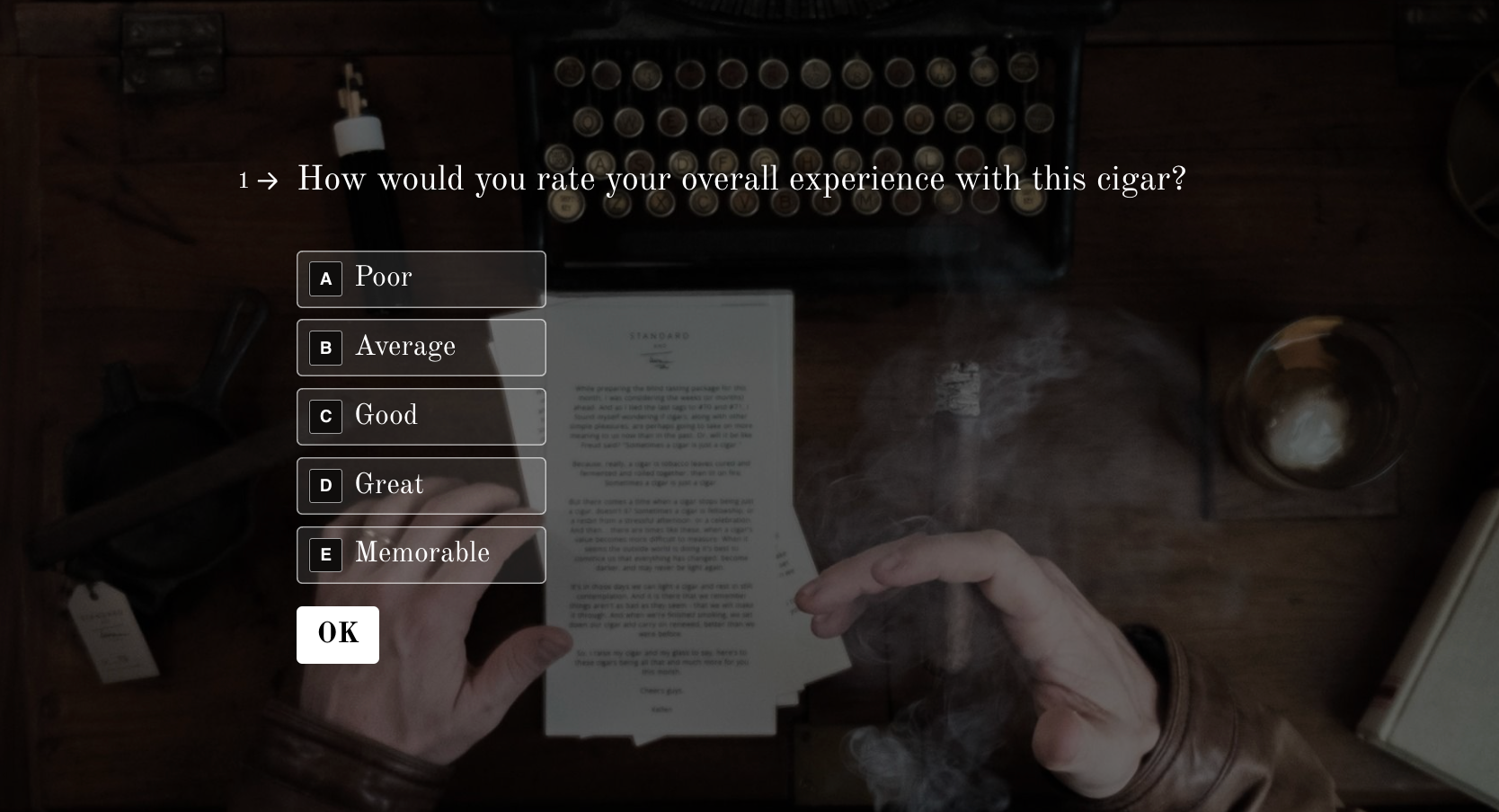The height and width of the screenshot is (812, 1499).
Task: Confirm with the OK button
Action: [x=338, y=635]
